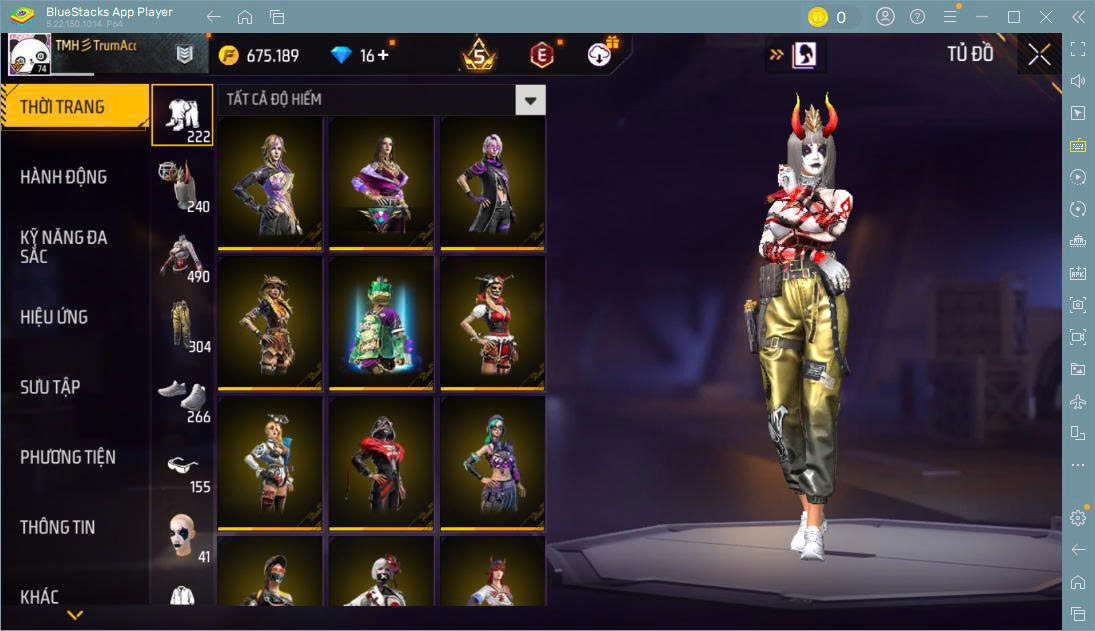Click the cloud download gift icon
Viewport: 1095px width, 631px height.
pos(601,55)
